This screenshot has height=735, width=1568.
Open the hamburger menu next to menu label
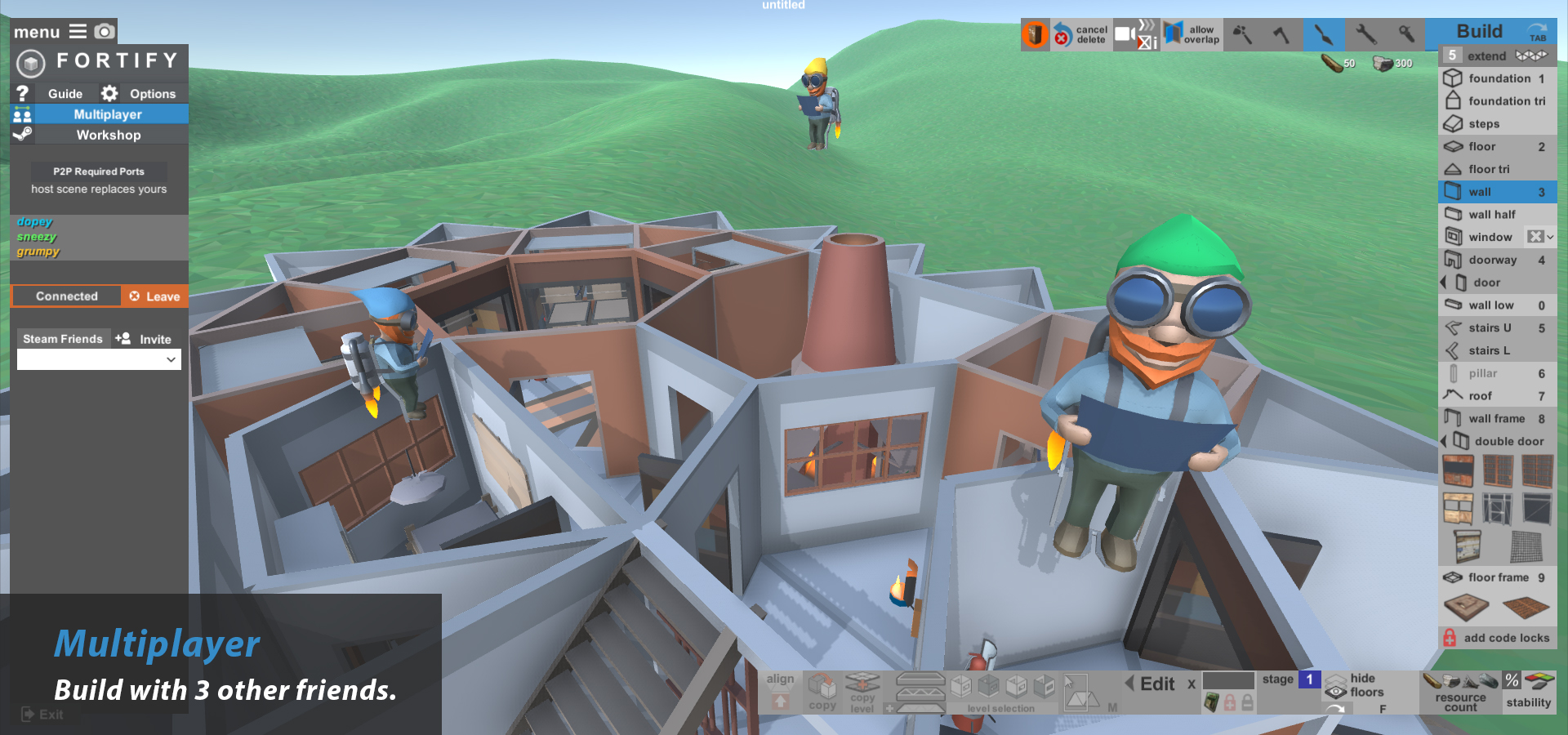pos(78,31)
